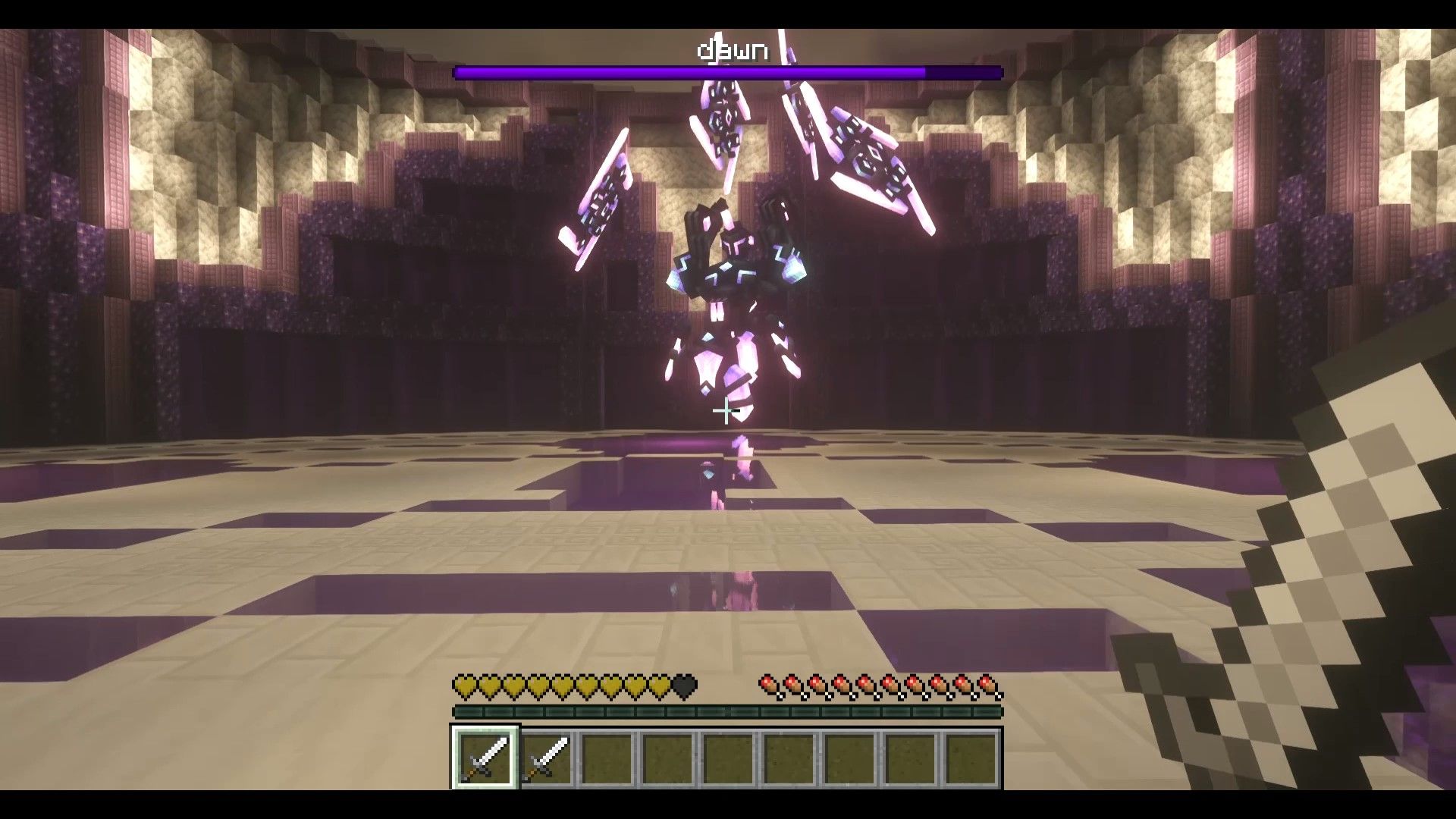This screenshot has width=1456, height=819.
Task: Click the crosshair at screen center
Action: pyautogui.click(x=726, y=412)
